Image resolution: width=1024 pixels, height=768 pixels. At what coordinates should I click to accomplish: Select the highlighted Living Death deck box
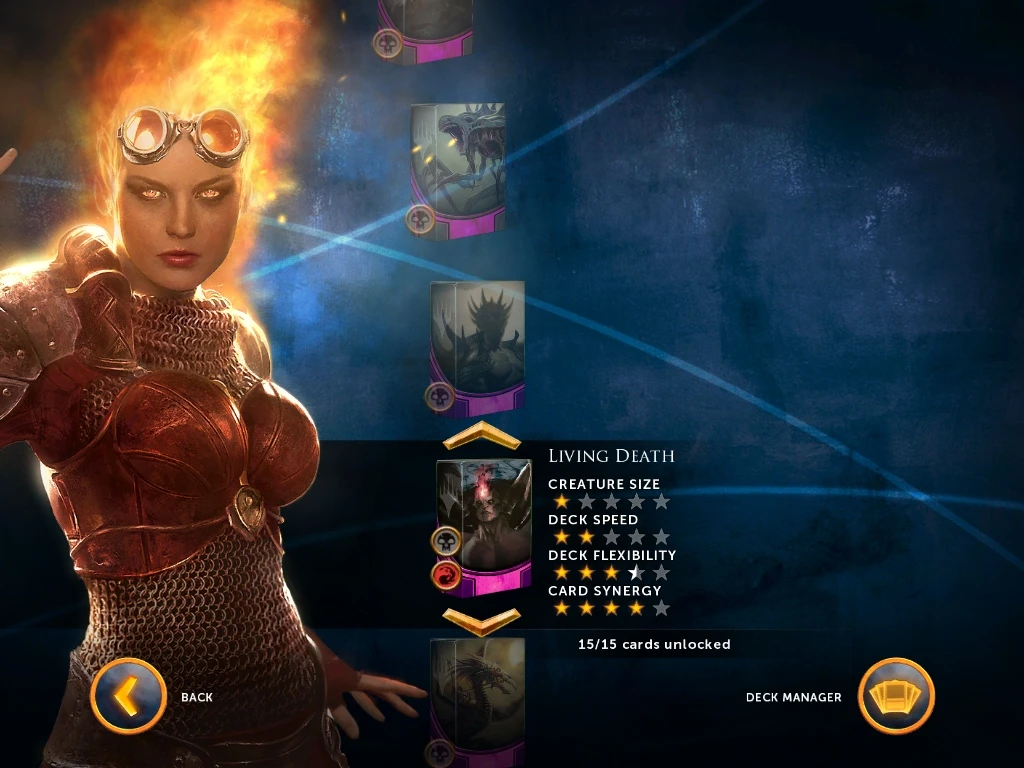(x=484, y=526)
